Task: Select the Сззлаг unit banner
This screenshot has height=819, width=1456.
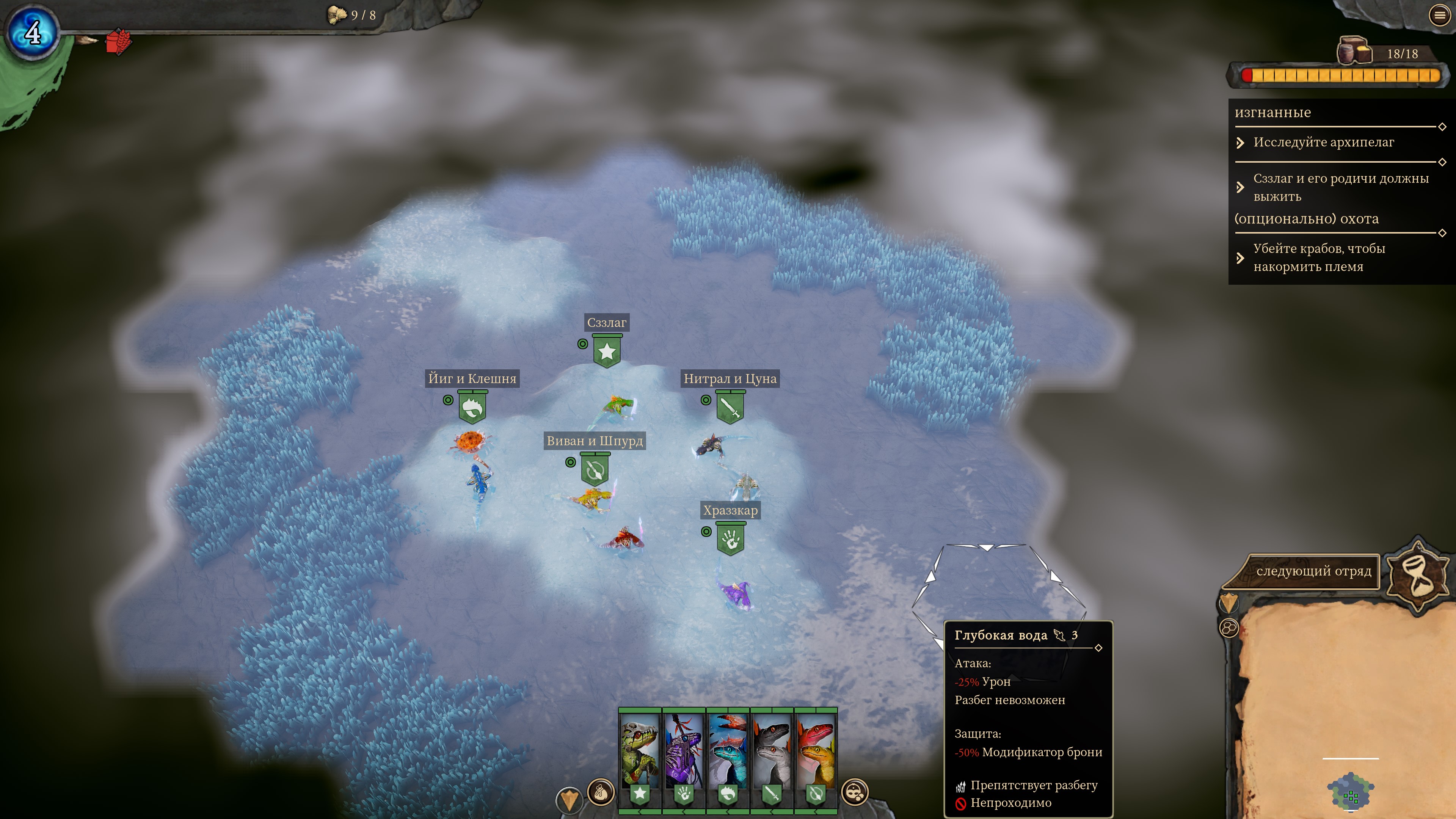Action: (x=607, y=351)
